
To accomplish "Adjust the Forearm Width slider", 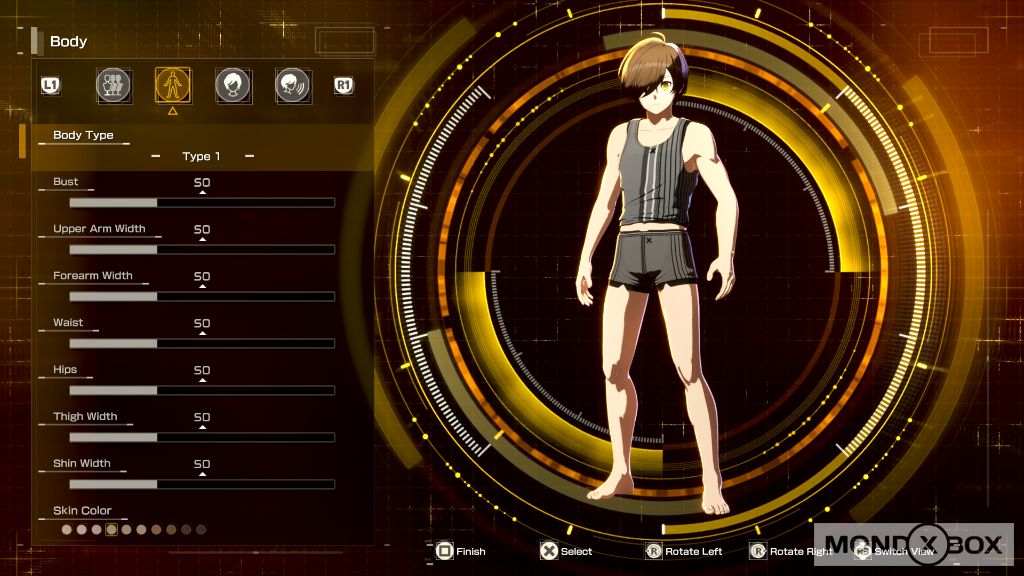I will point(201,297).
